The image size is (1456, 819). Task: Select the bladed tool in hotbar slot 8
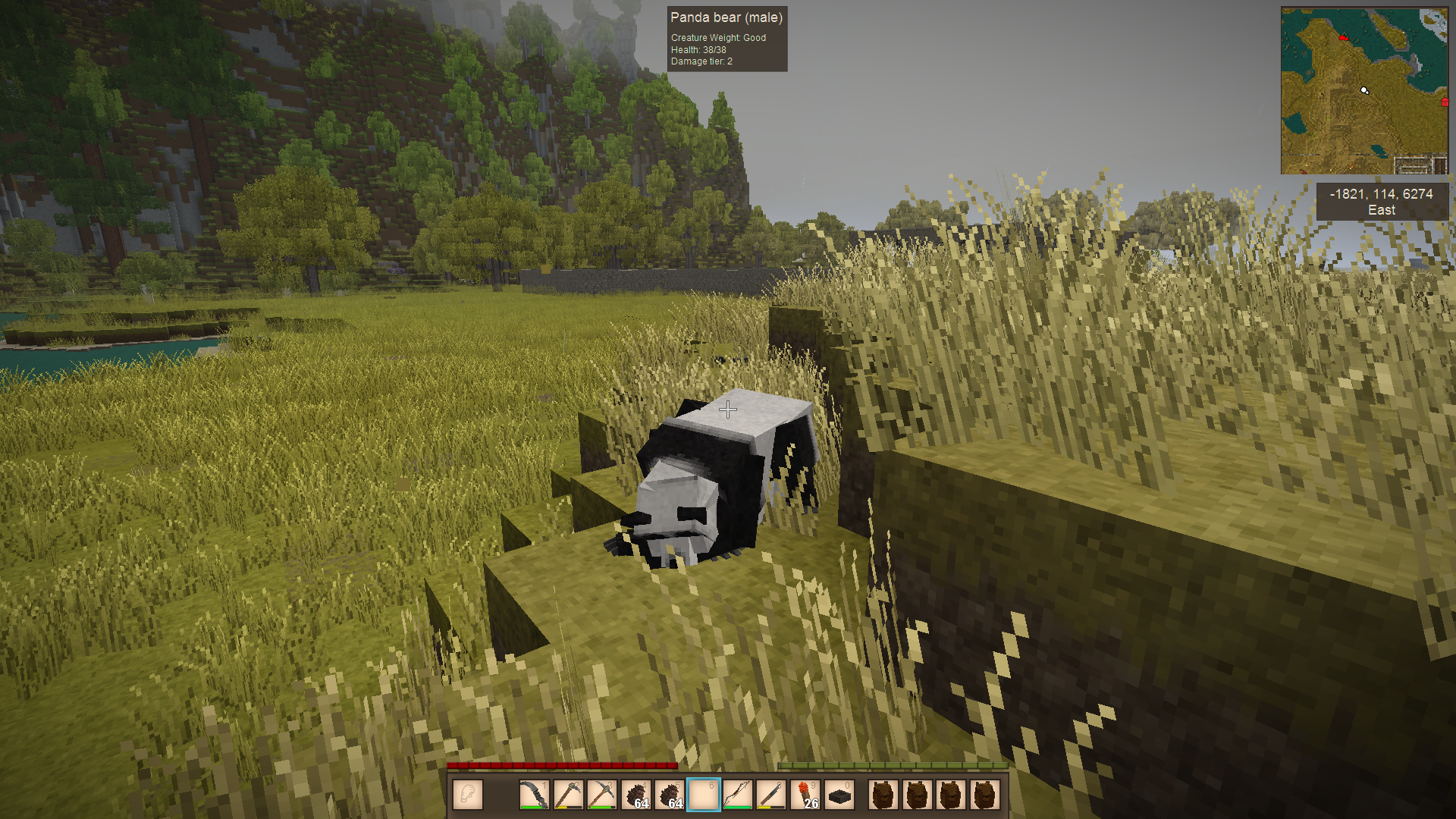pyautogui.click(x=771, y=795)
